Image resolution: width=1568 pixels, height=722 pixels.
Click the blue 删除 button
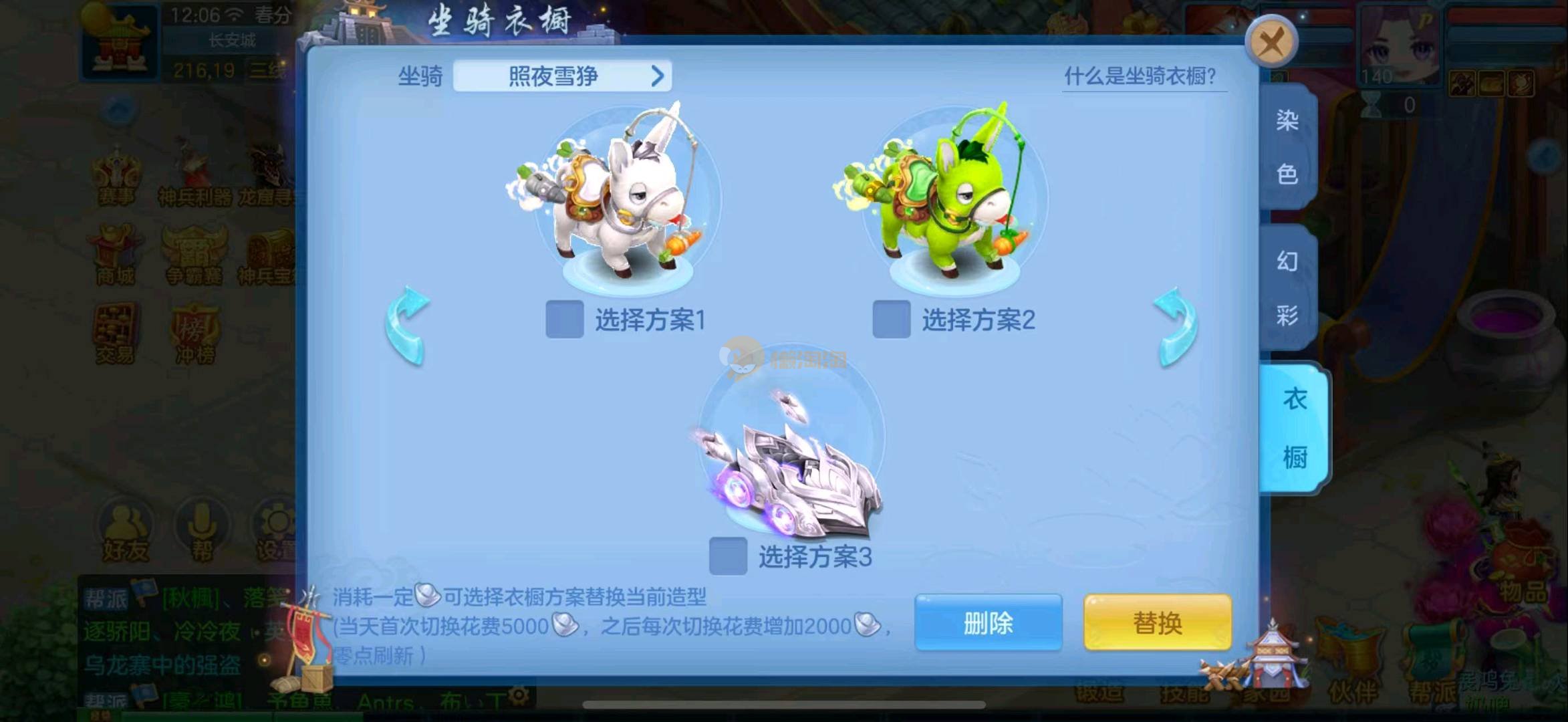tap(988, 623)
